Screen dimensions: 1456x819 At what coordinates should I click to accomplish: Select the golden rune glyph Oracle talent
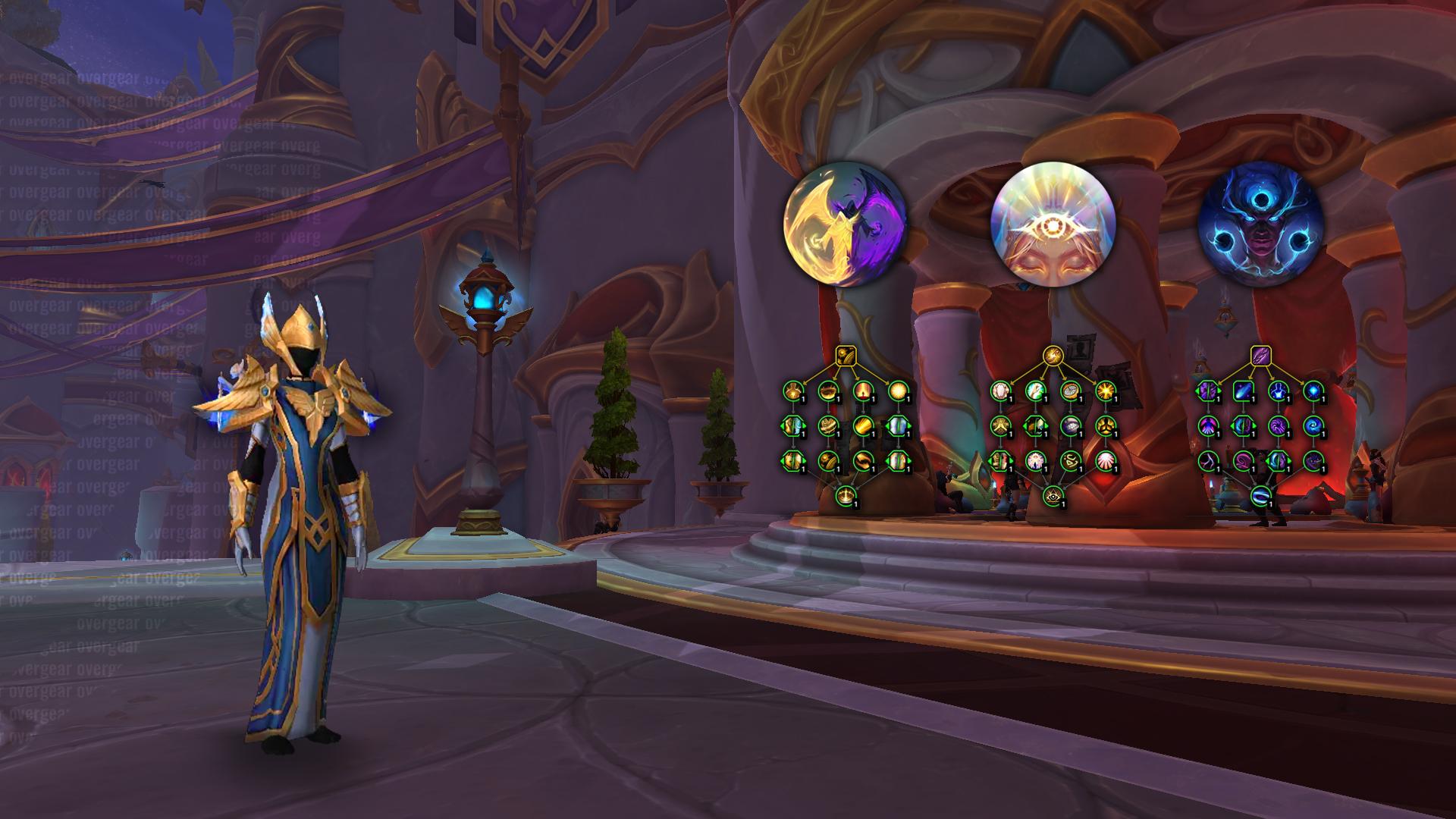[1069, 460]
